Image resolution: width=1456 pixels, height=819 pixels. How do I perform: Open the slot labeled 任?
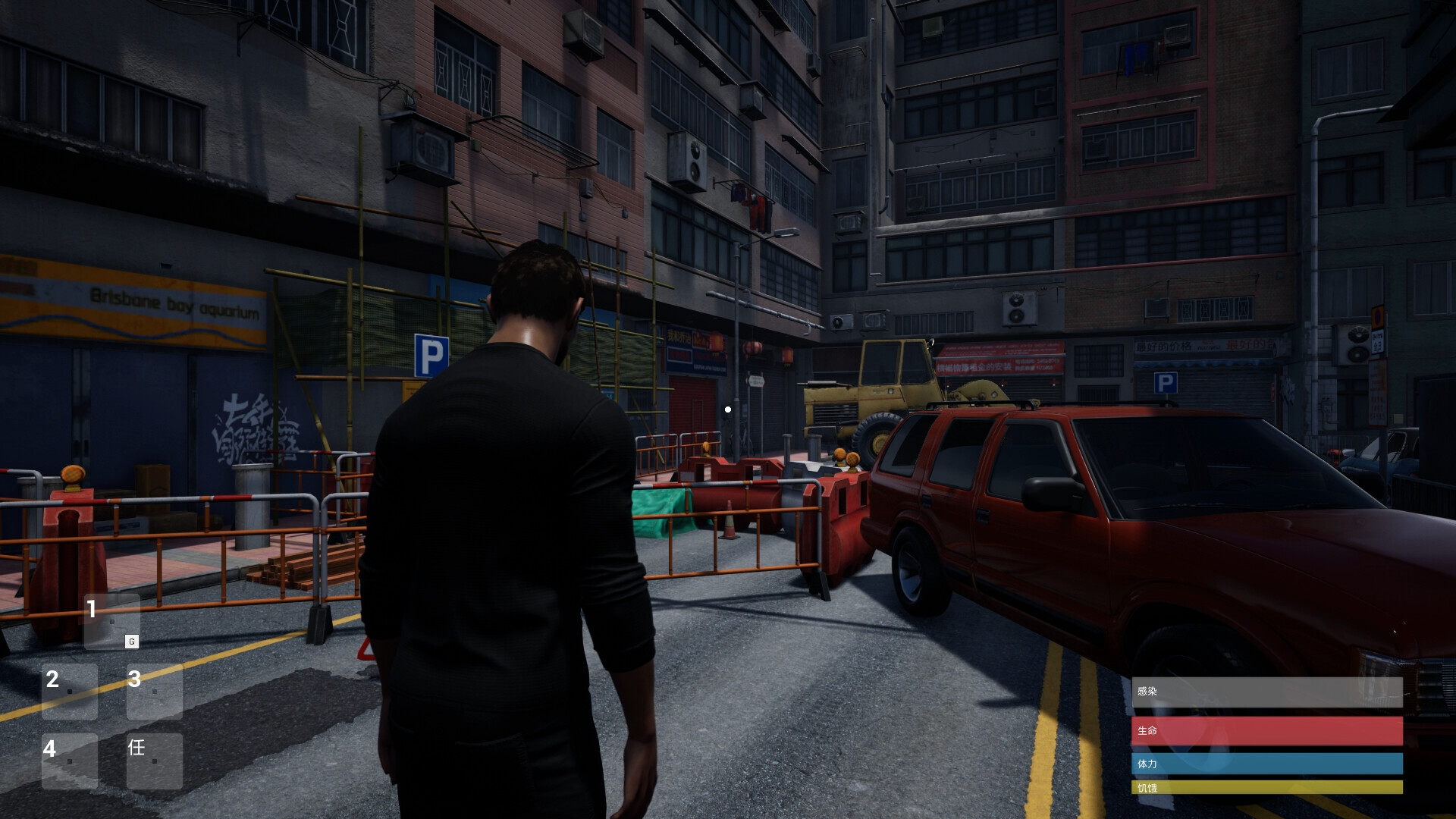point(154,761)
